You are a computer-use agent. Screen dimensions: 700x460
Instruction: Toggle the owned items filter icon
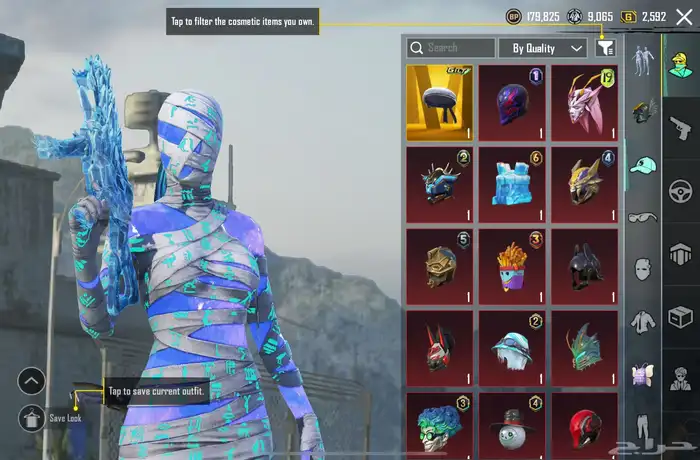tap(605, 48)
